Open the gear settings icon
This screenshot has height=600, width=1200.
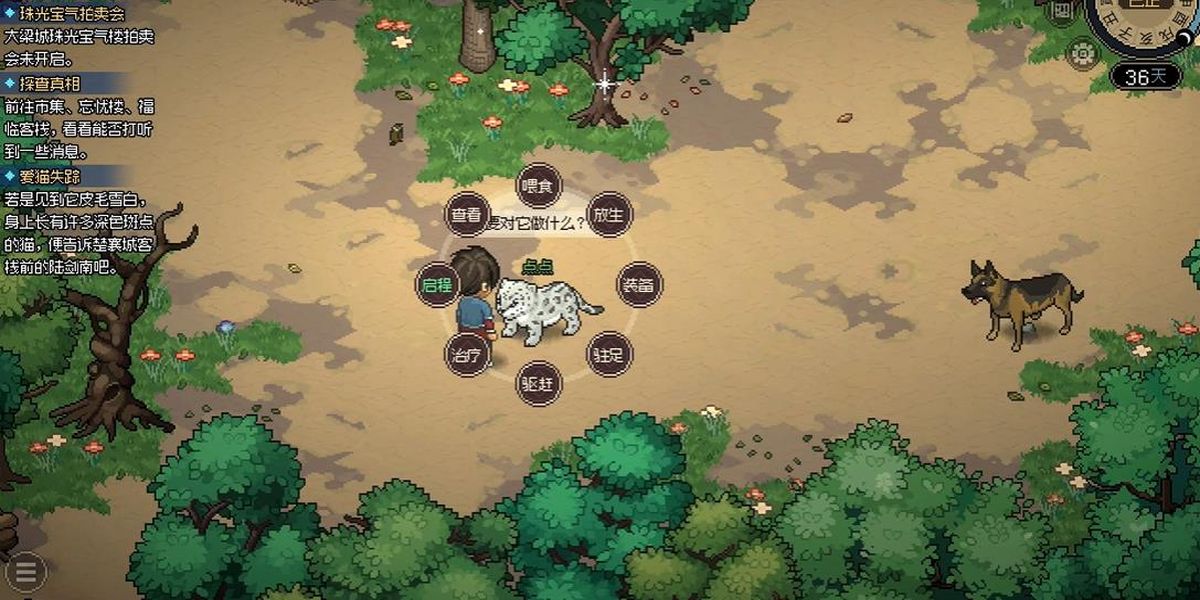pyautogui.click(x=1082, y=53)
